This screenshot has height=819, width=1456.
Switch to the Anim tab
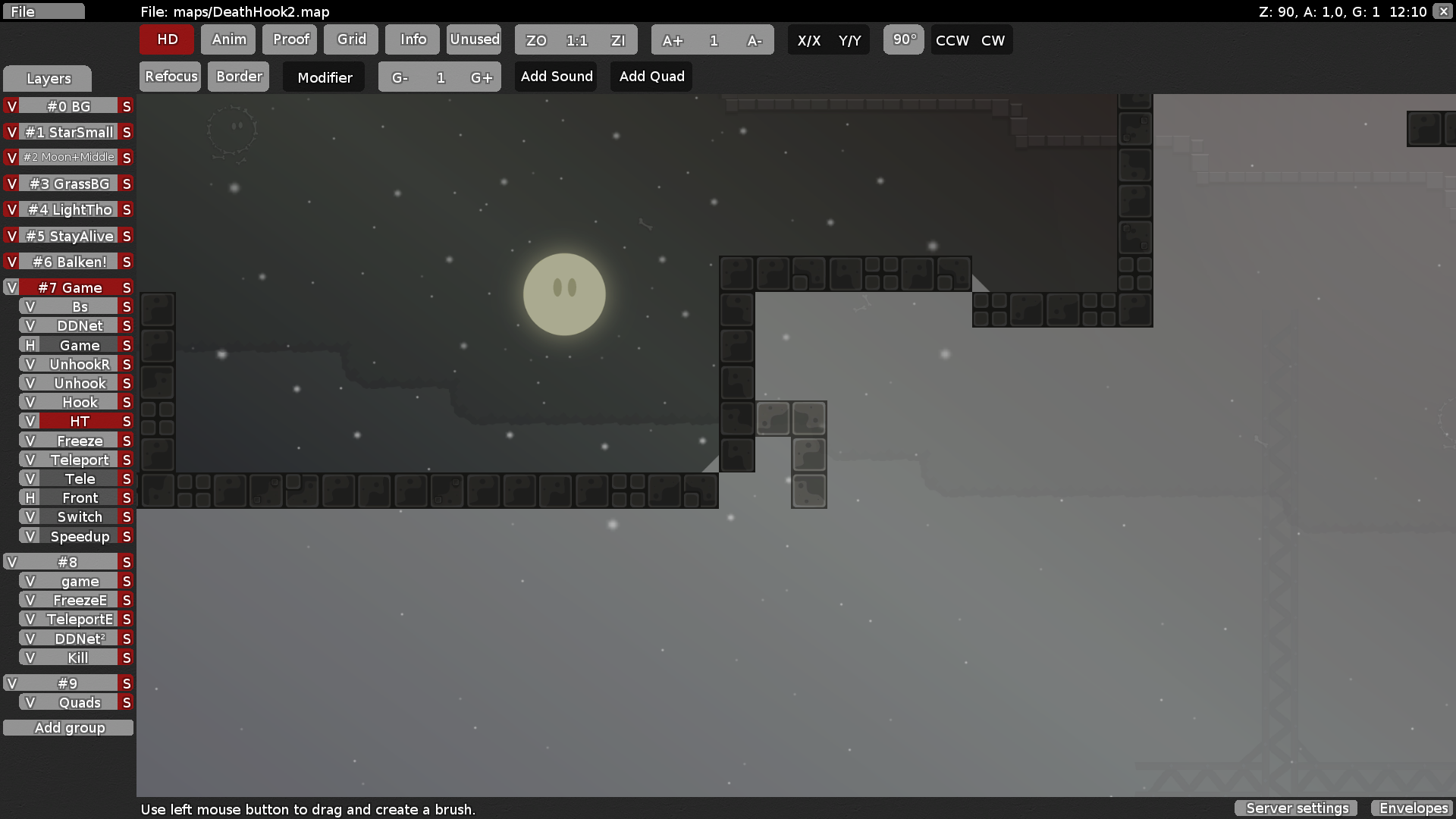point(227,39)
